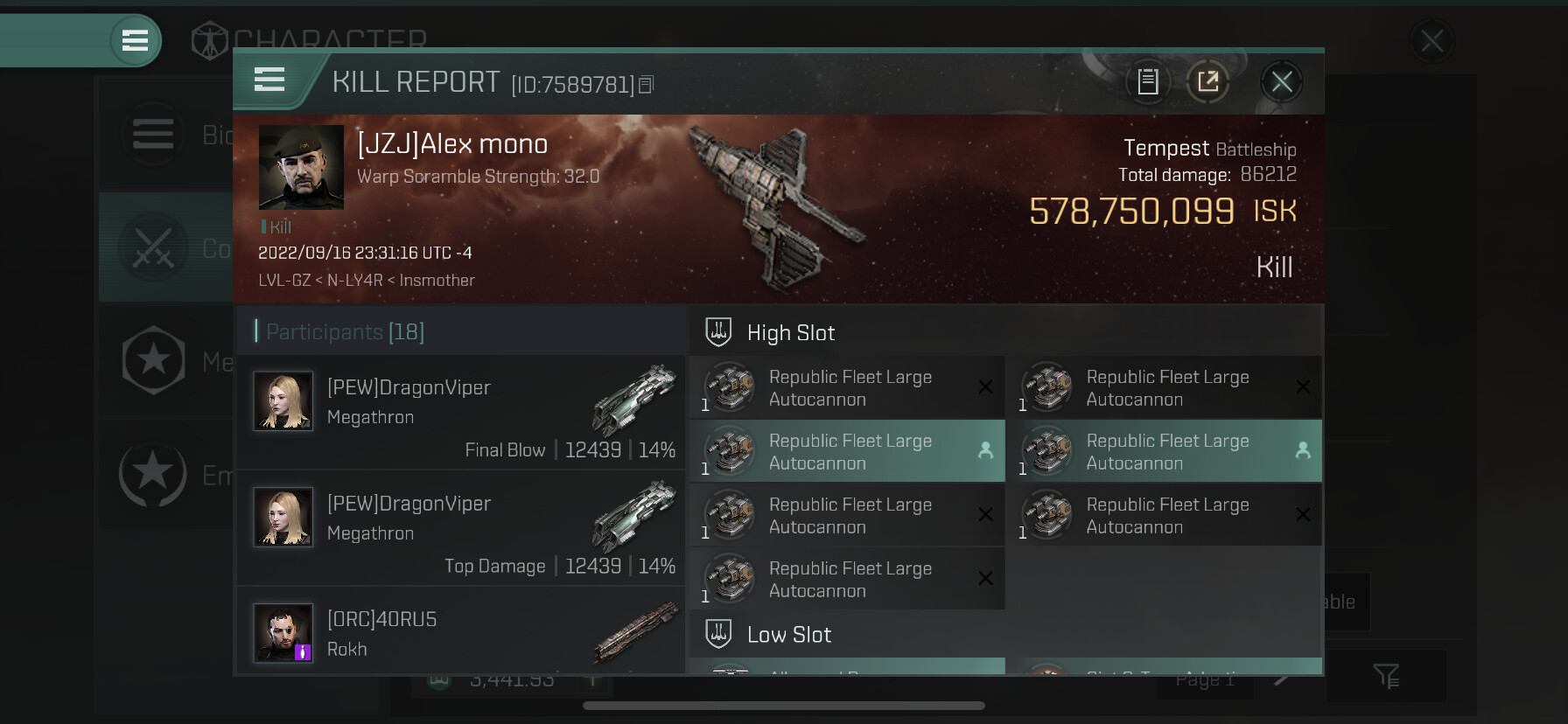
Task: Close the Kill Report window
Action: (x=1281, y=82)
